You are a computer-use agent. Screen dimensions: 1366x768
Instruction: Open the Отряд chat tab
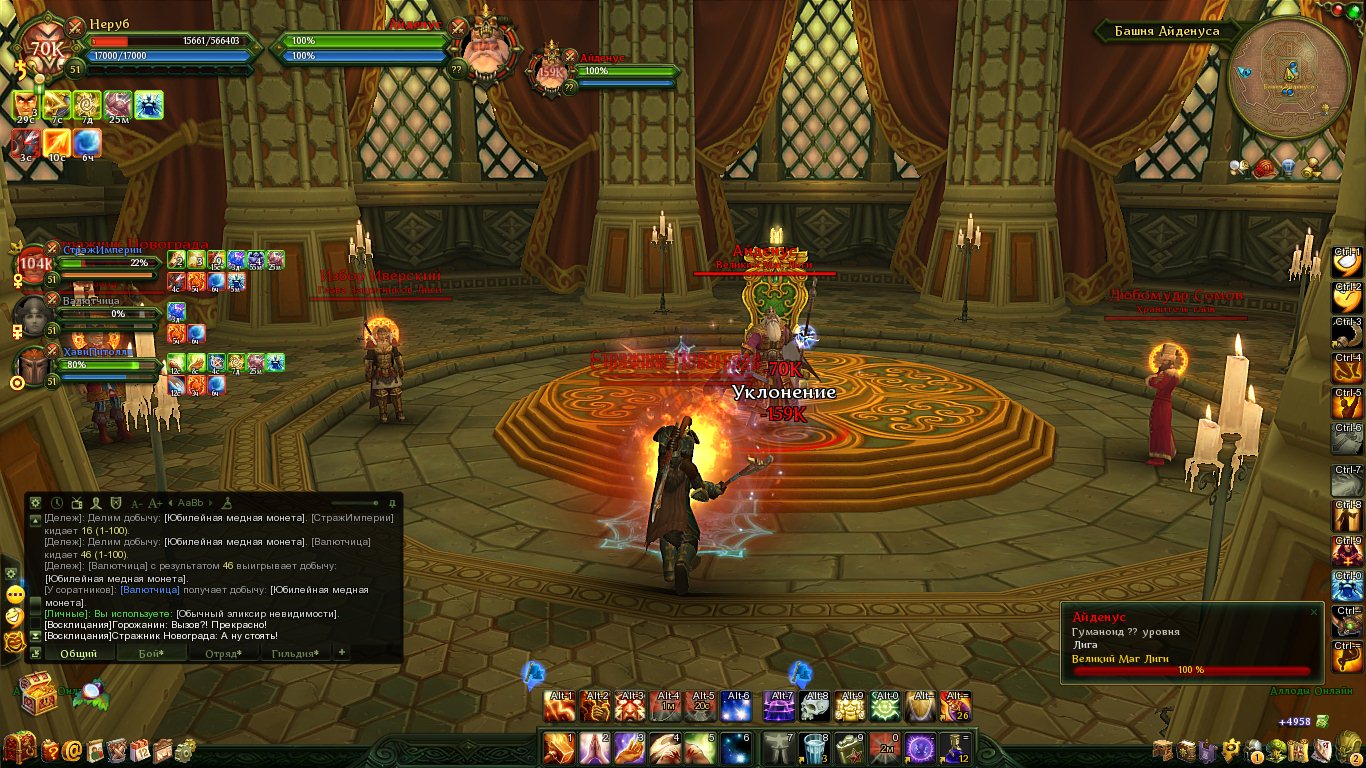tap(222, 653)
